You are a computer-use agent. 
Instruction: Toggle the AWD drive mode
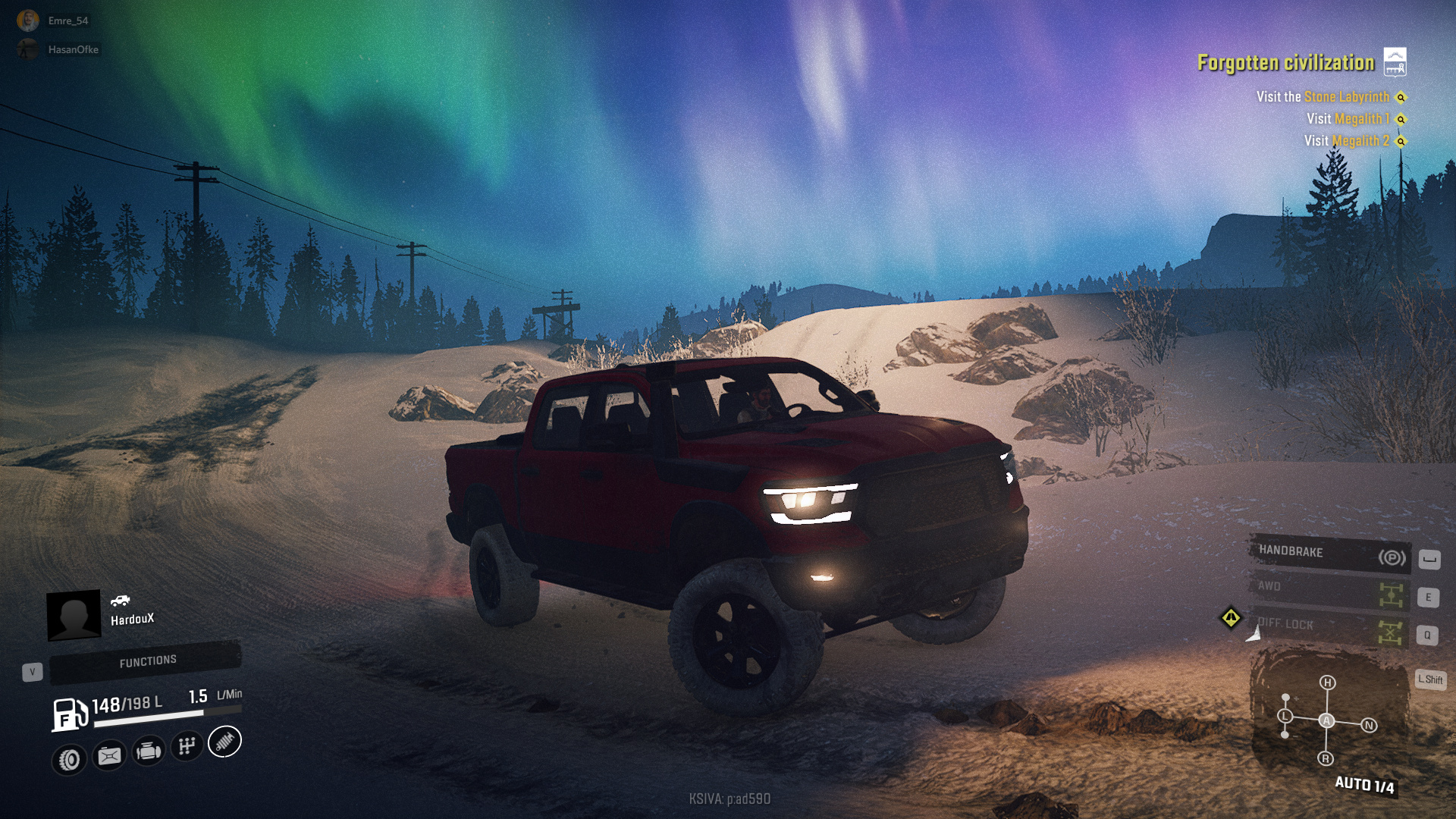(1329, 591)
